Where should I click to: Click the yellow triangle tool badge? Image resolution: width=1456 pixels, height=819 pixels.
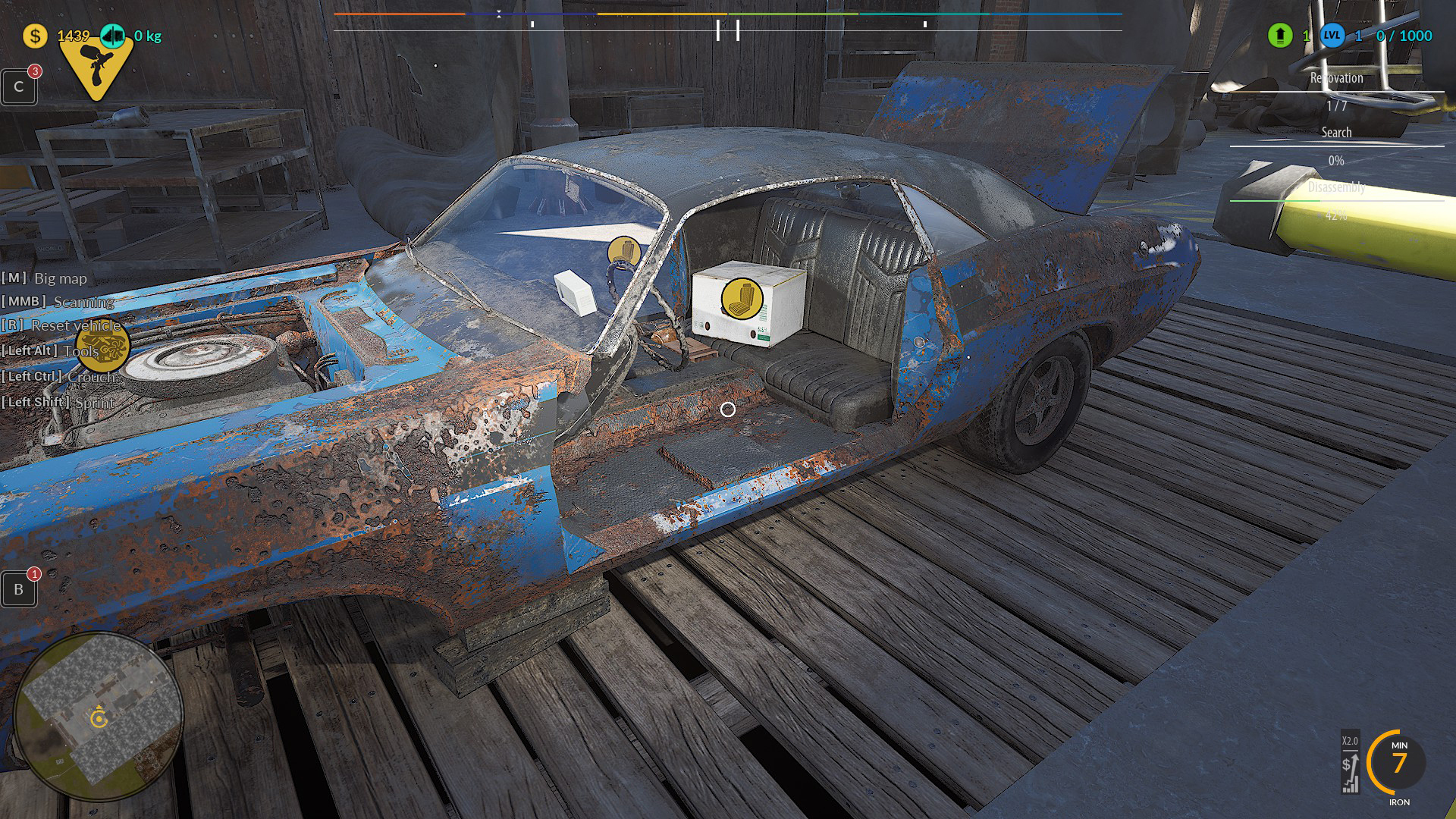(x=96, y=68)
